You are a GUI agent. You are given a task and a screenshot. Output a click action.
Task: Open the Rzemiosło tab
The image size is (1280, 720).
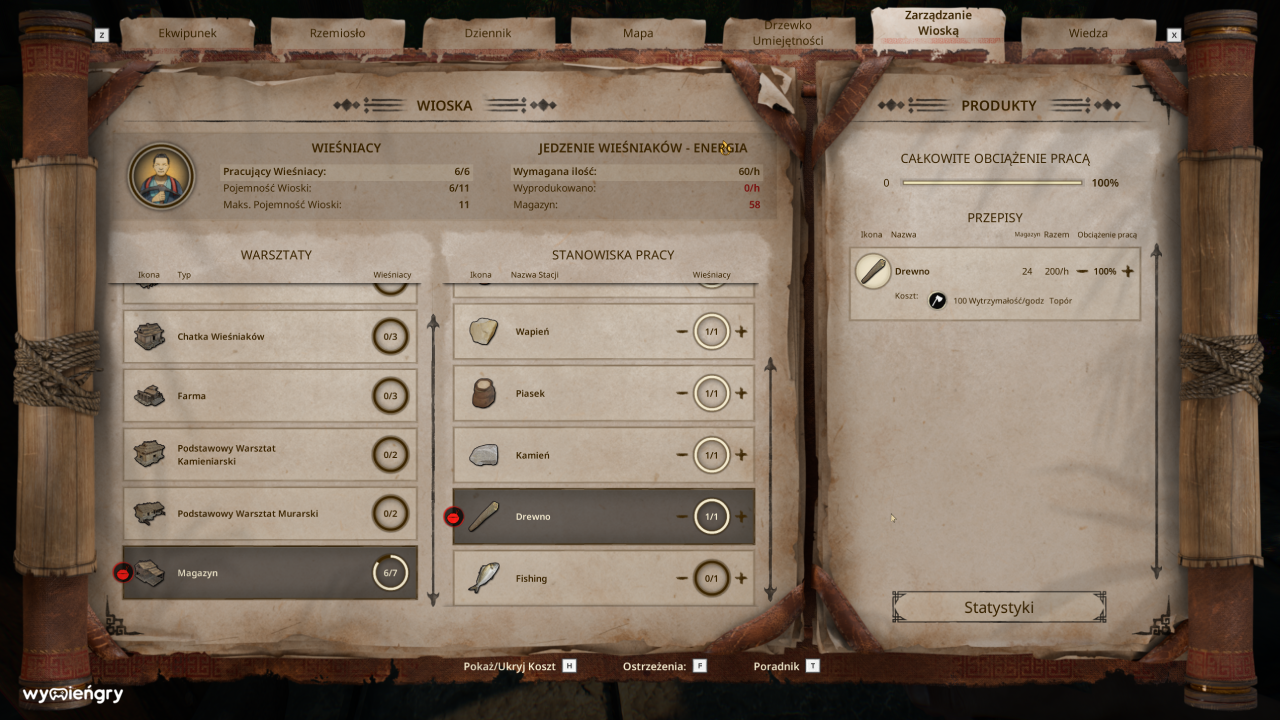(340, 32)
